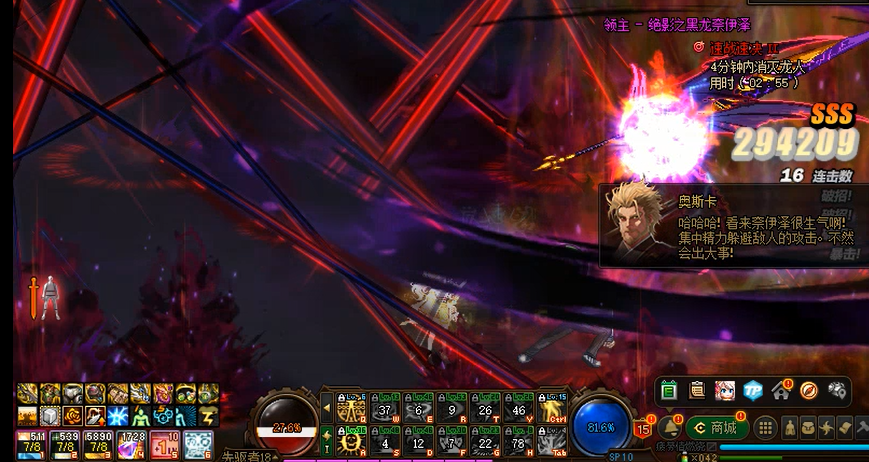
Task: Activate the Ctrl-key golden figure skill
Action: coord(553,407)
